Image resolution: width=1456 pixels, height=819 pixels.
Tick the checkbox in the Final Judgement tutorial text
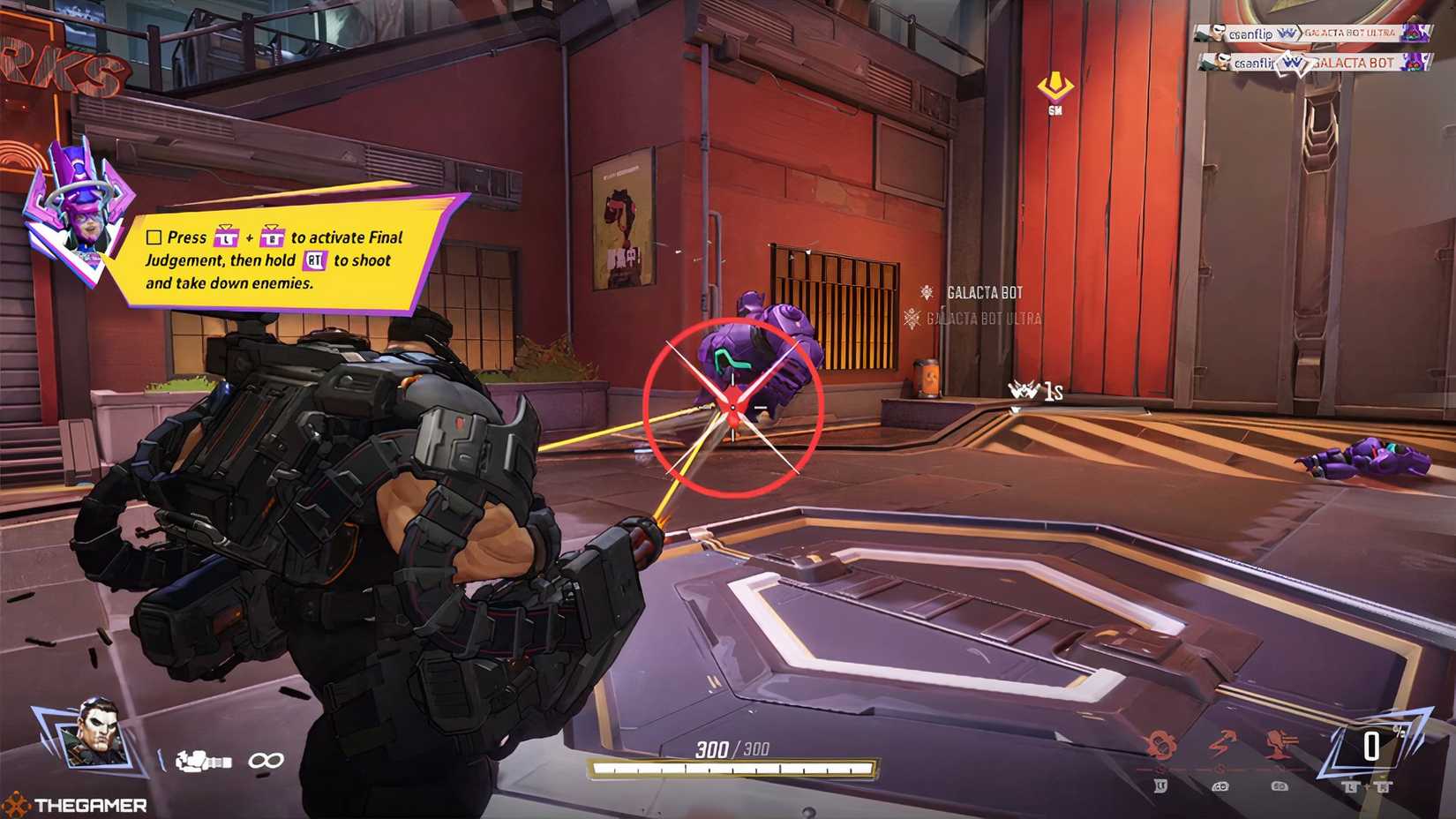(152, 237)
